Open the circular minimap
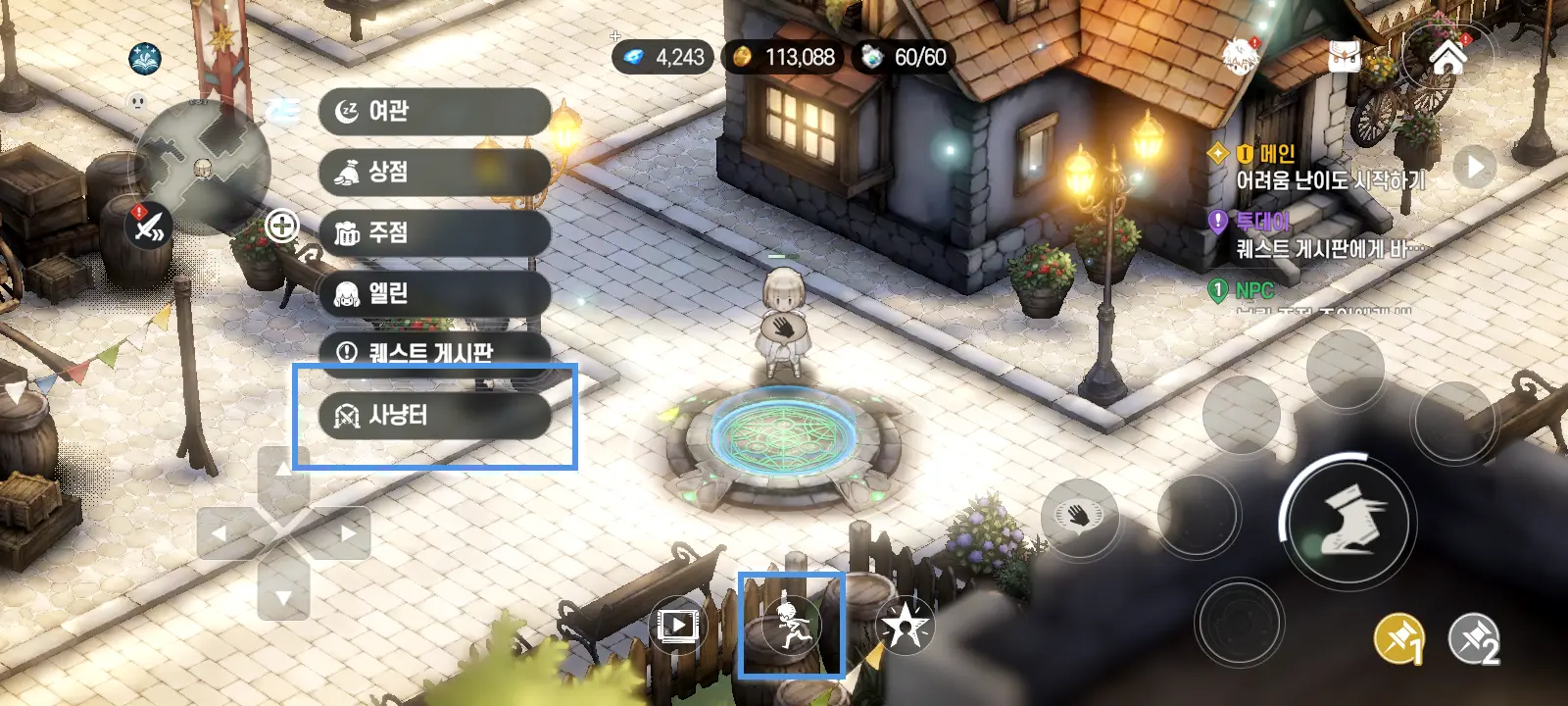 click(x=203, y=165)
